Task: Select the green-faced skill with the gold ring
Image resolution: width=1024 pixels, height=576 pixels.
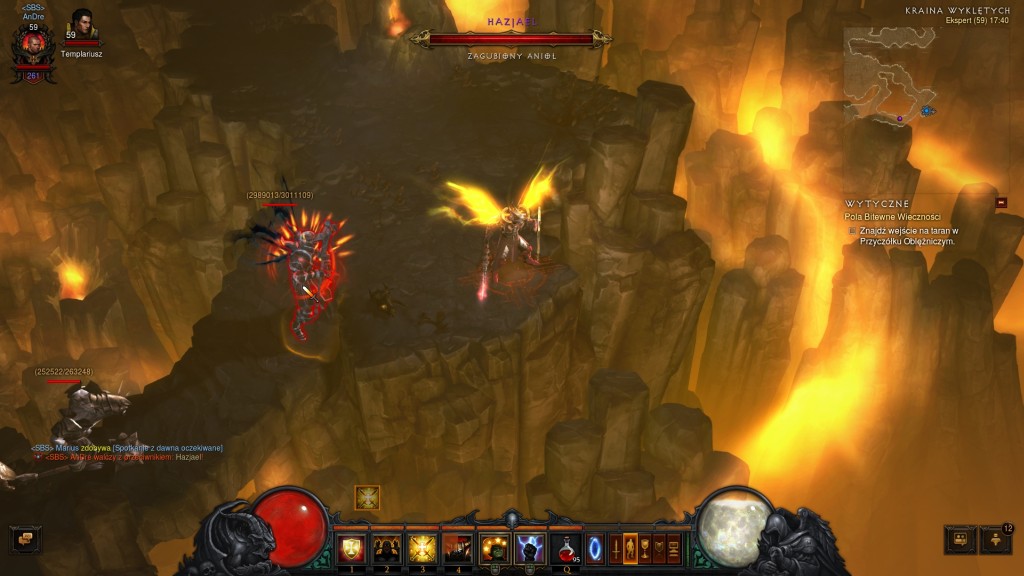Action: [x=494, y=548]
